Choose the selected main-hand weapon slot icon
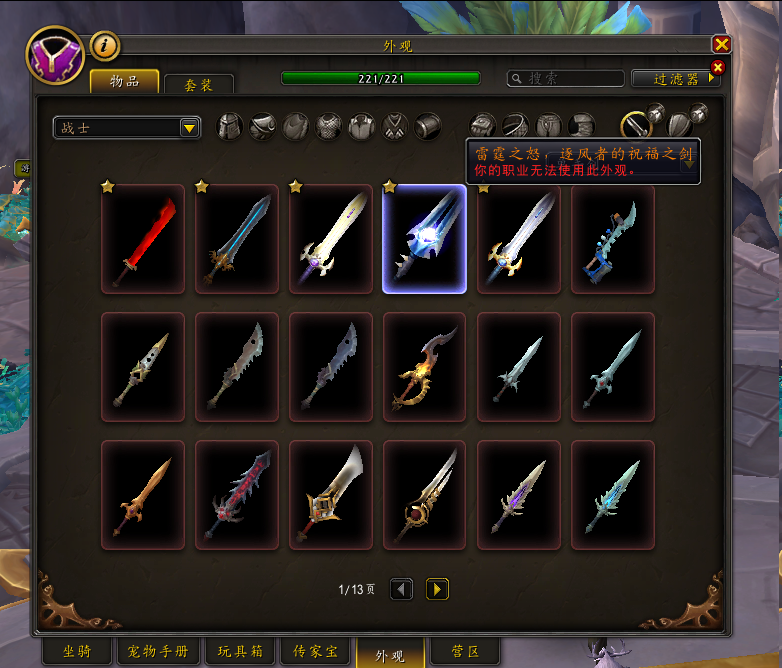 click(x=636, y=125)
